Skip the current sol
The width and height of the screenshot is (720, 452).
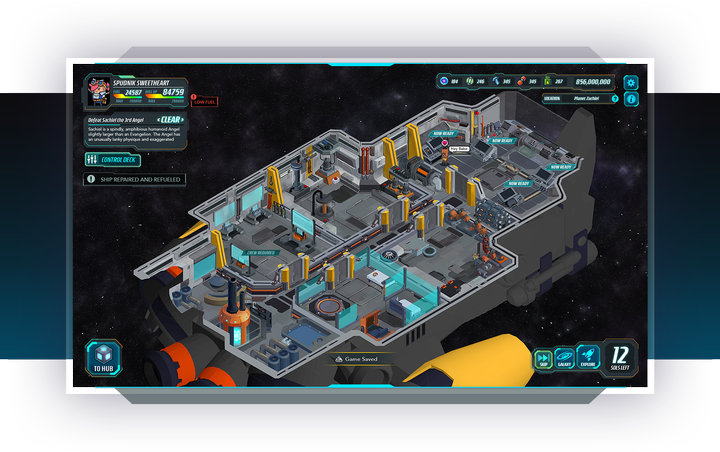coord(542,359)
